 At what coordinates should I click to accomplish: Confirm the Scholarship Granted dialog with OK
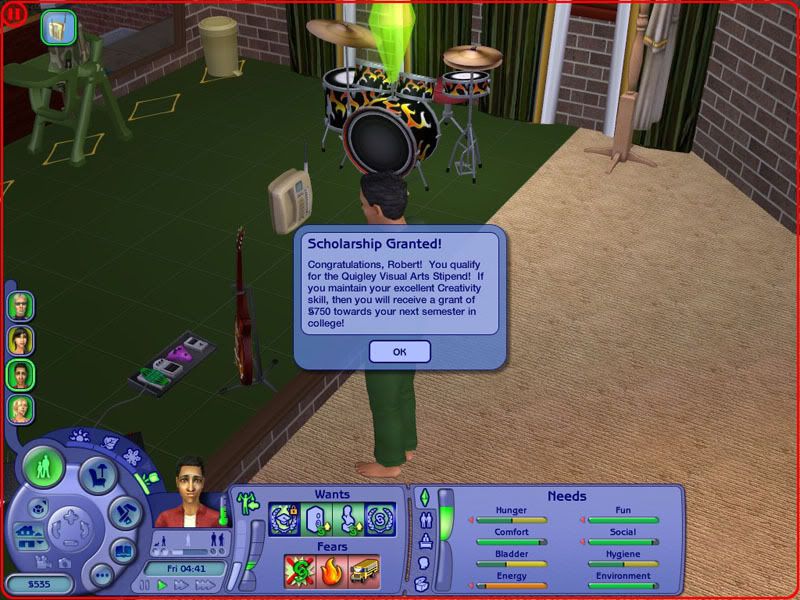click(x=399, y=351)
